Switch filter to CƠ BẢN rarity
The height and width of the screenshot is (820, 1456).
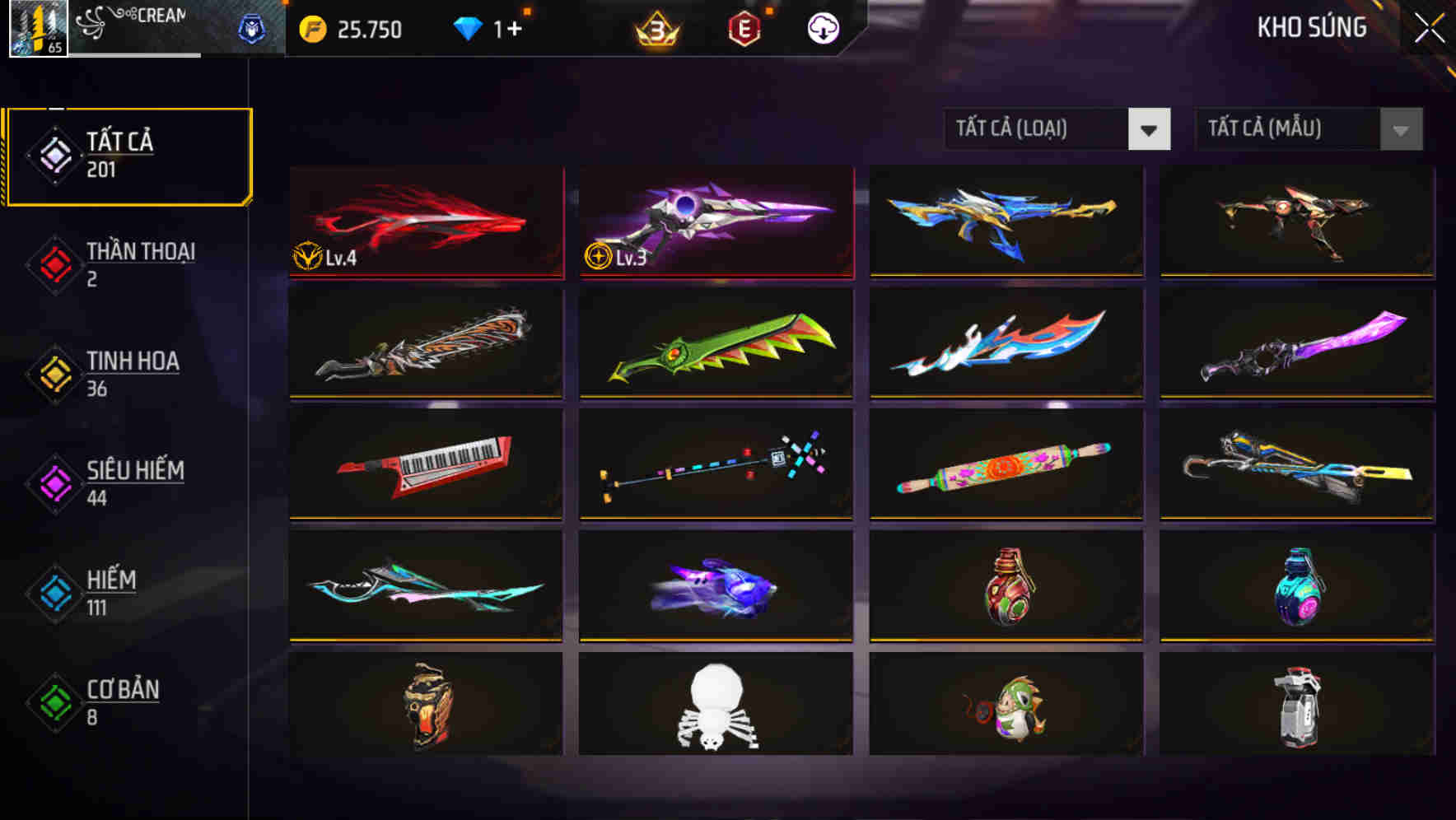[x=121, y=701]
